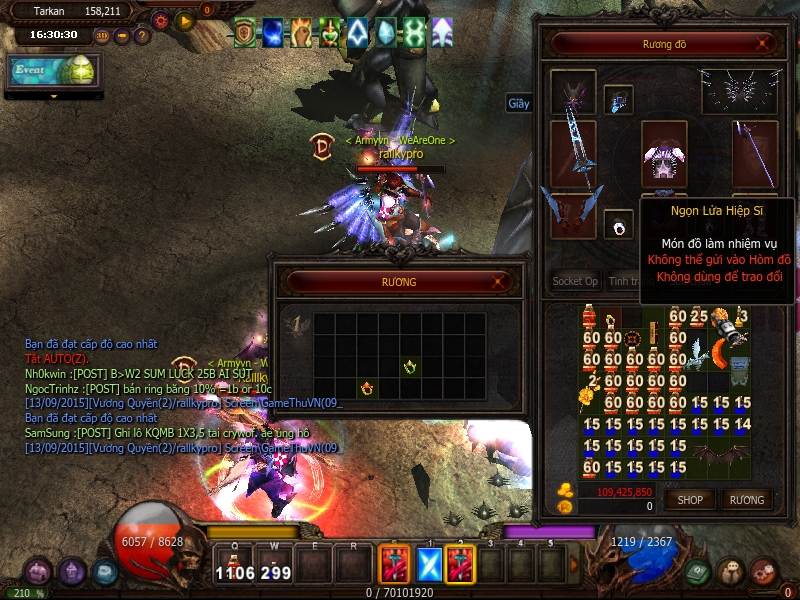Select the green crown item in storage chest
The image size is (800, 600).
pyautogui.click(x=409, y=368)
